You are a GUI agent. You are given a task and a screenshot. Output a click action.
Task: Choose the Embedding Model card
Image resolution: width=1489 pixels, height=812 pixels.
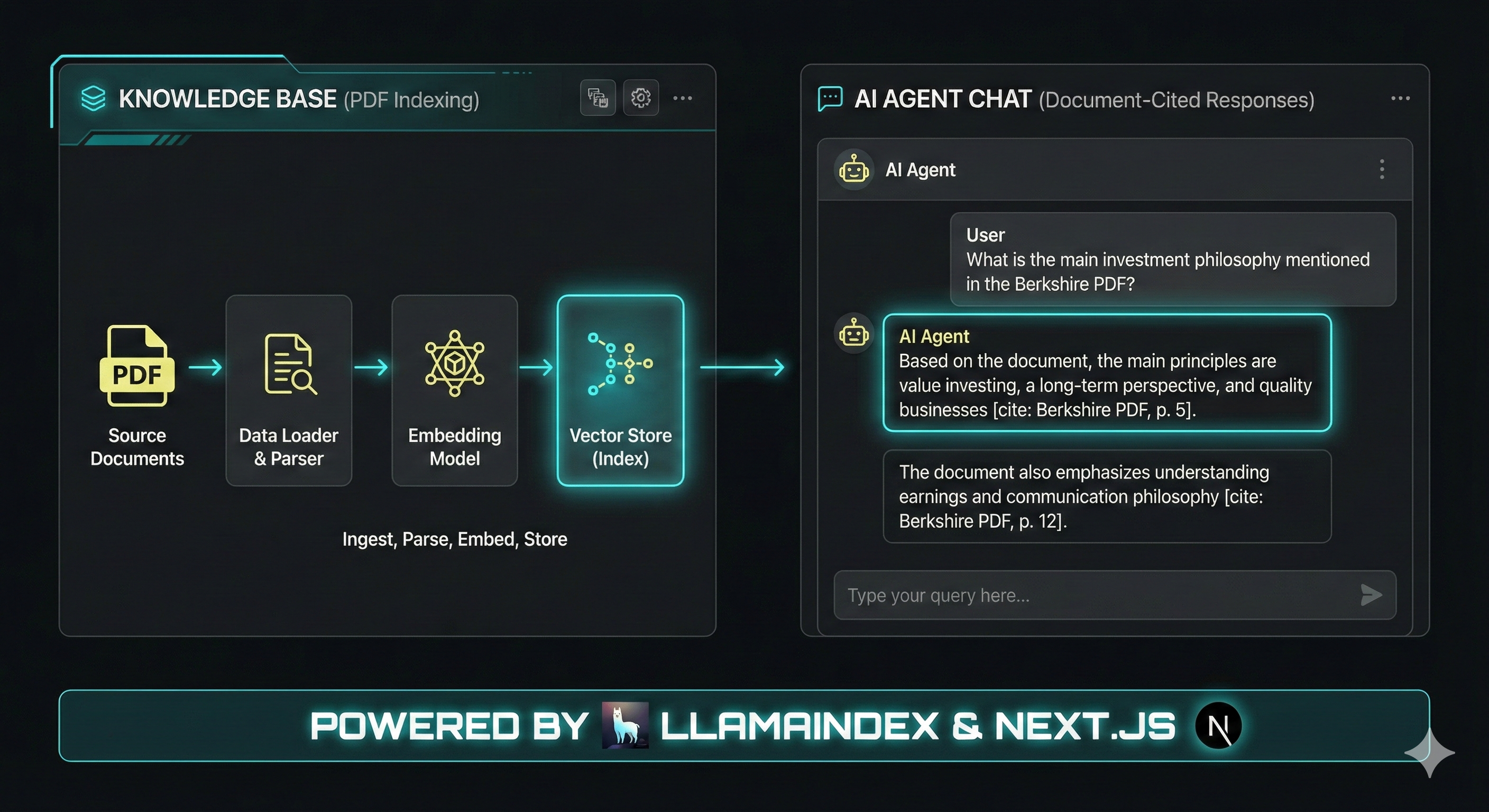pos(455,390)
